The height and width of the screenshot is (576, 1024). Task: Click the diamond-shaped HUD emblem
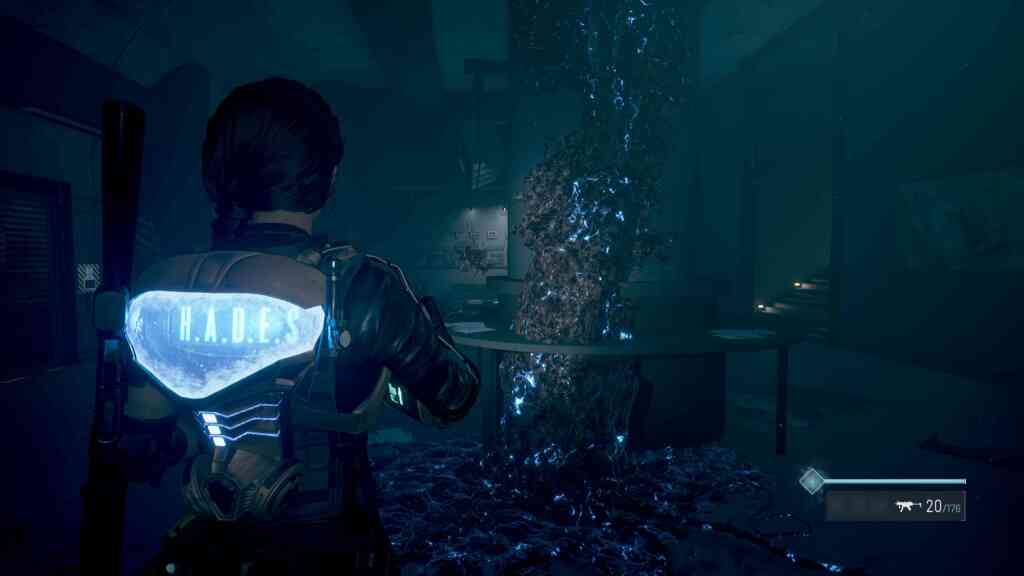(812, 481)
